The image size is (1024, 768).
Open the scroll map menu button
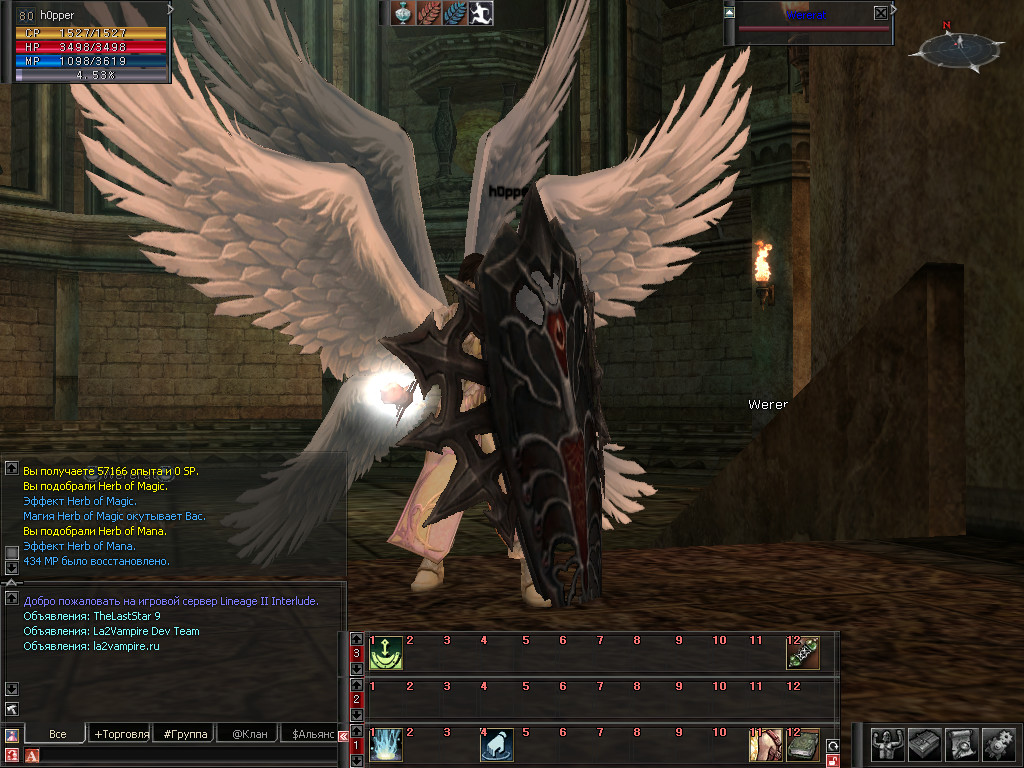961,743
